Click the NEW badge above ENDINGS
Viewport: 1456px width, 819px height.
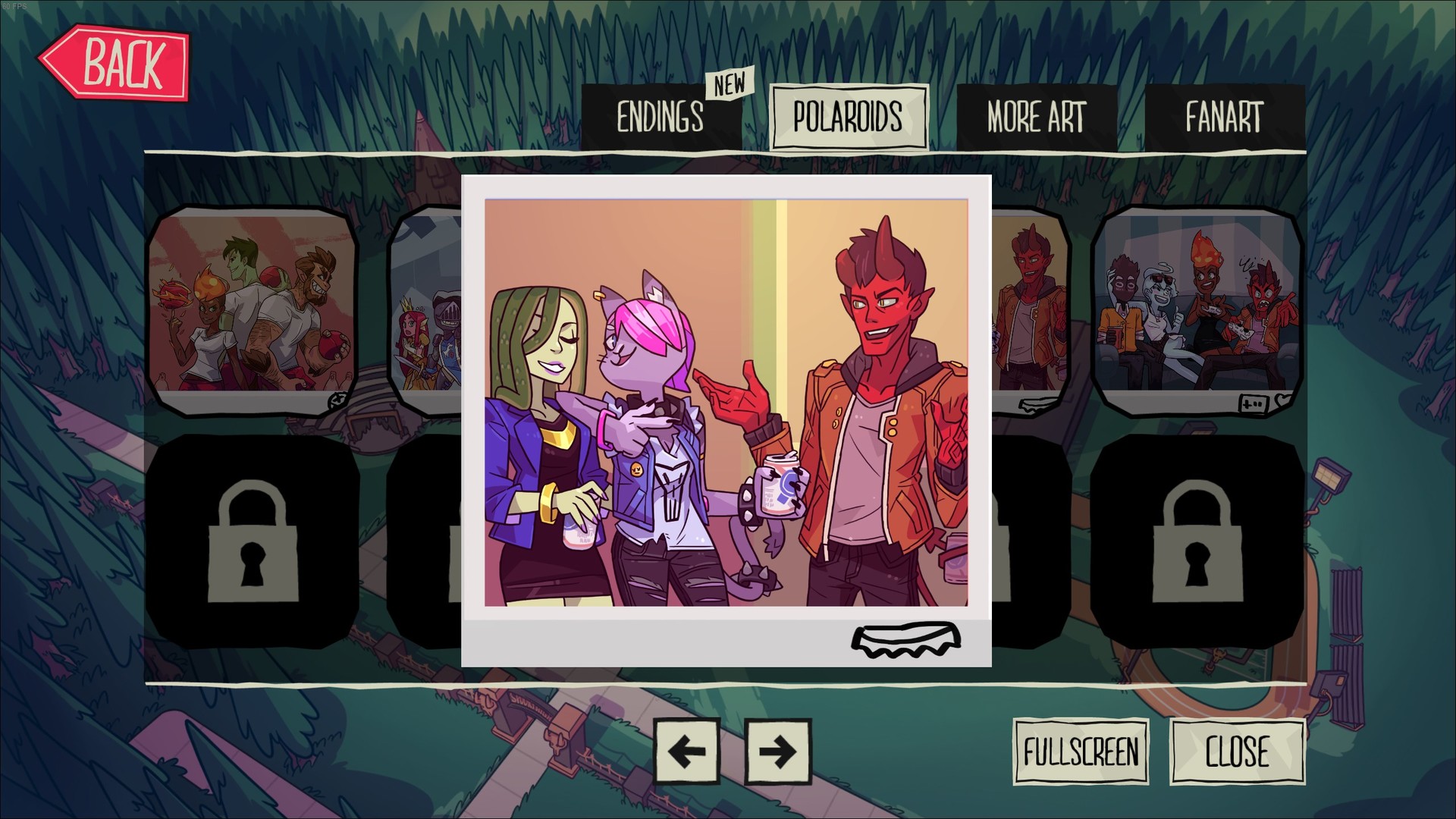click(730, 86)
